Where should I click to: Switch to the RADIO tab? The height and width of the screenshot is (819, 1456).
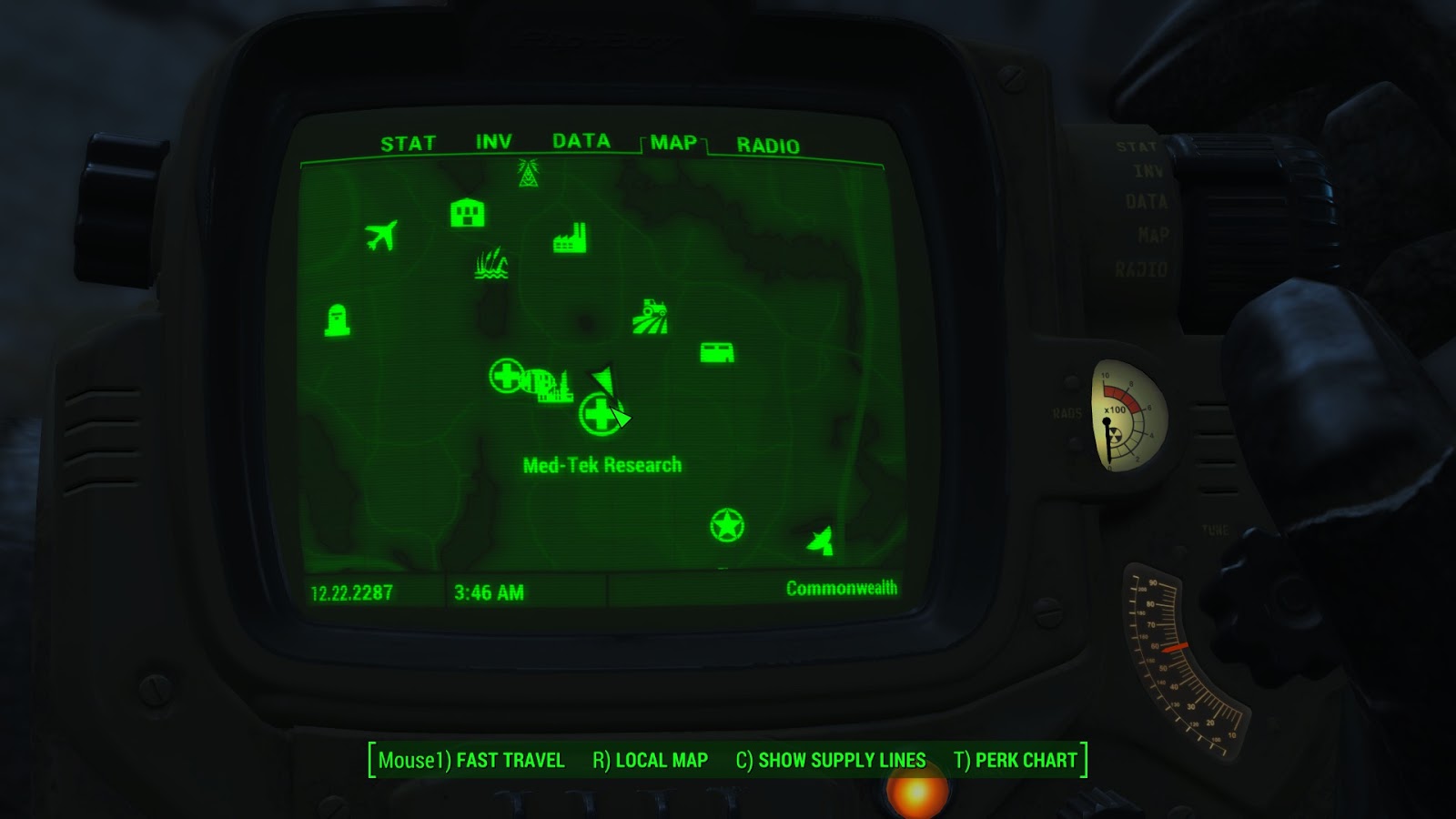pos(768,143)
